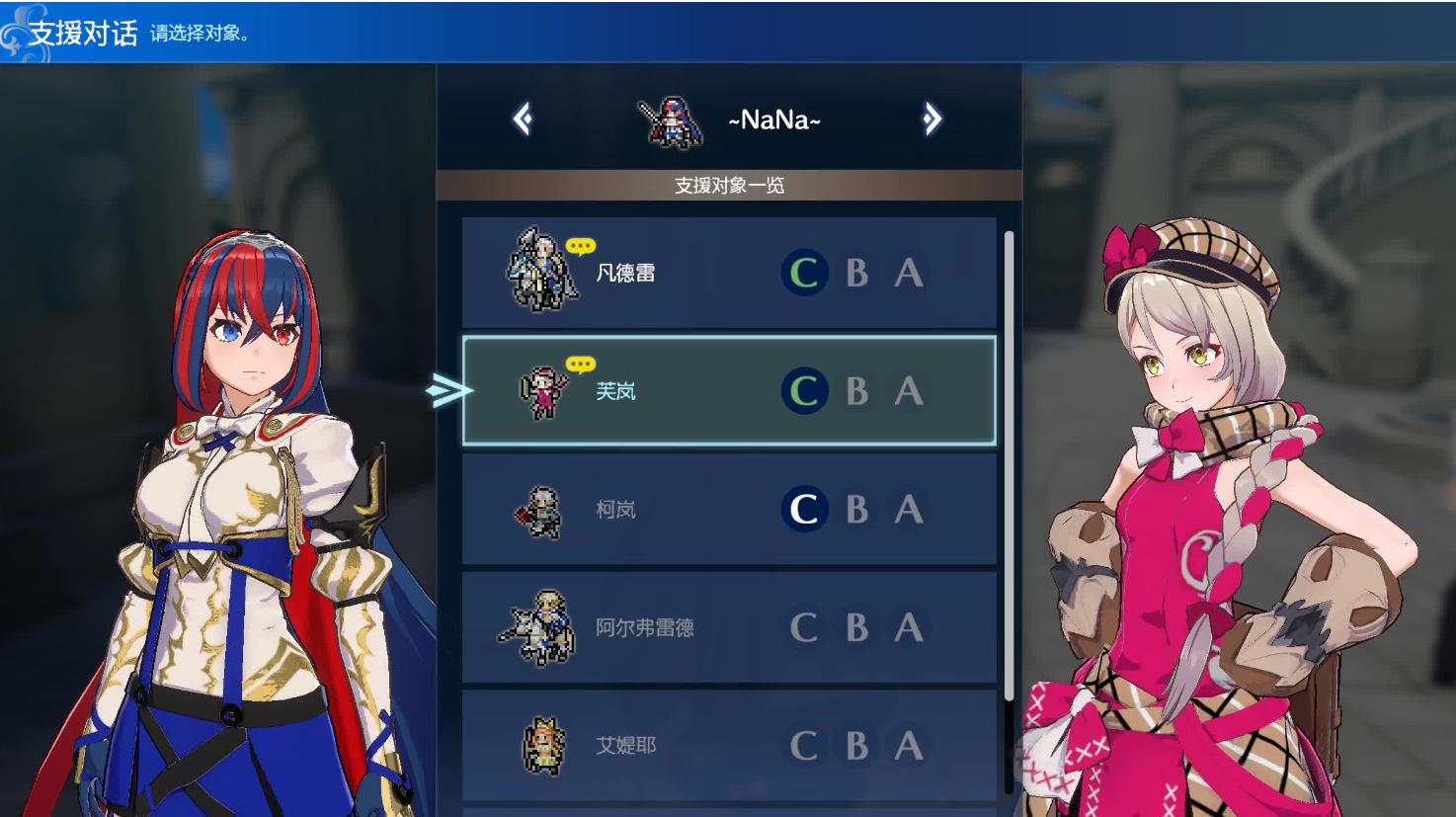This screenshot has height=817, width=1456.
Task: Click the C rank badge for 柯岚
Action: 804,510
